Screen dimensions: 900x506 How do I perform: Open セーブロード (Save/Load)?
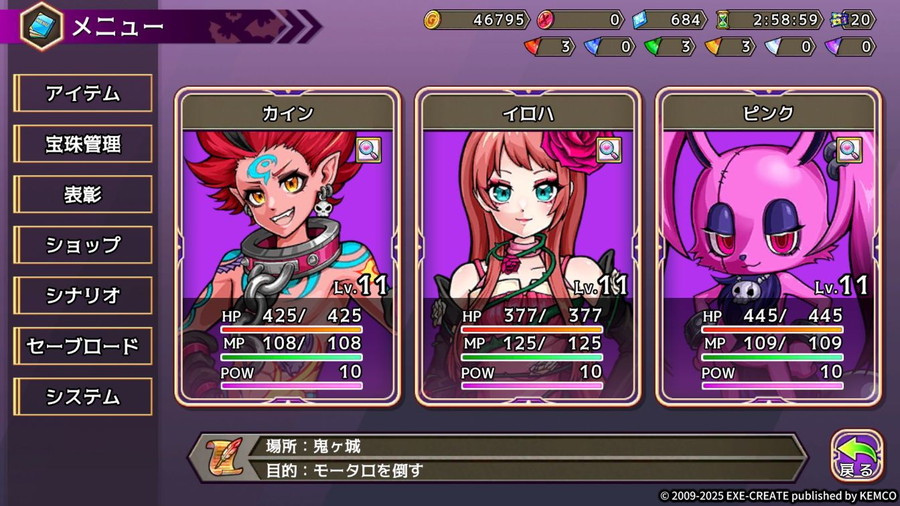83,346
